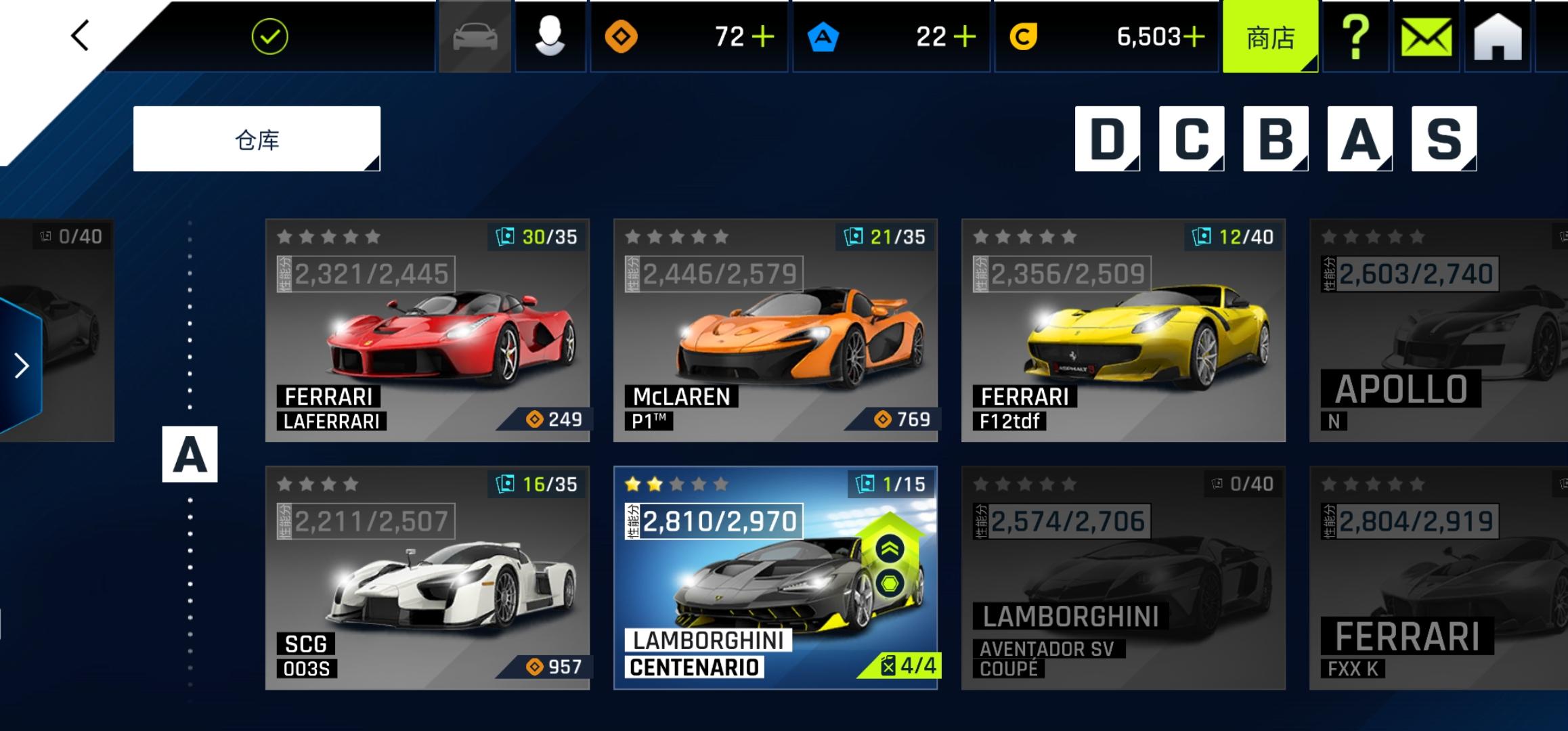
Task: Pick the SCG 003S card
Action: (x=427, y=577)
